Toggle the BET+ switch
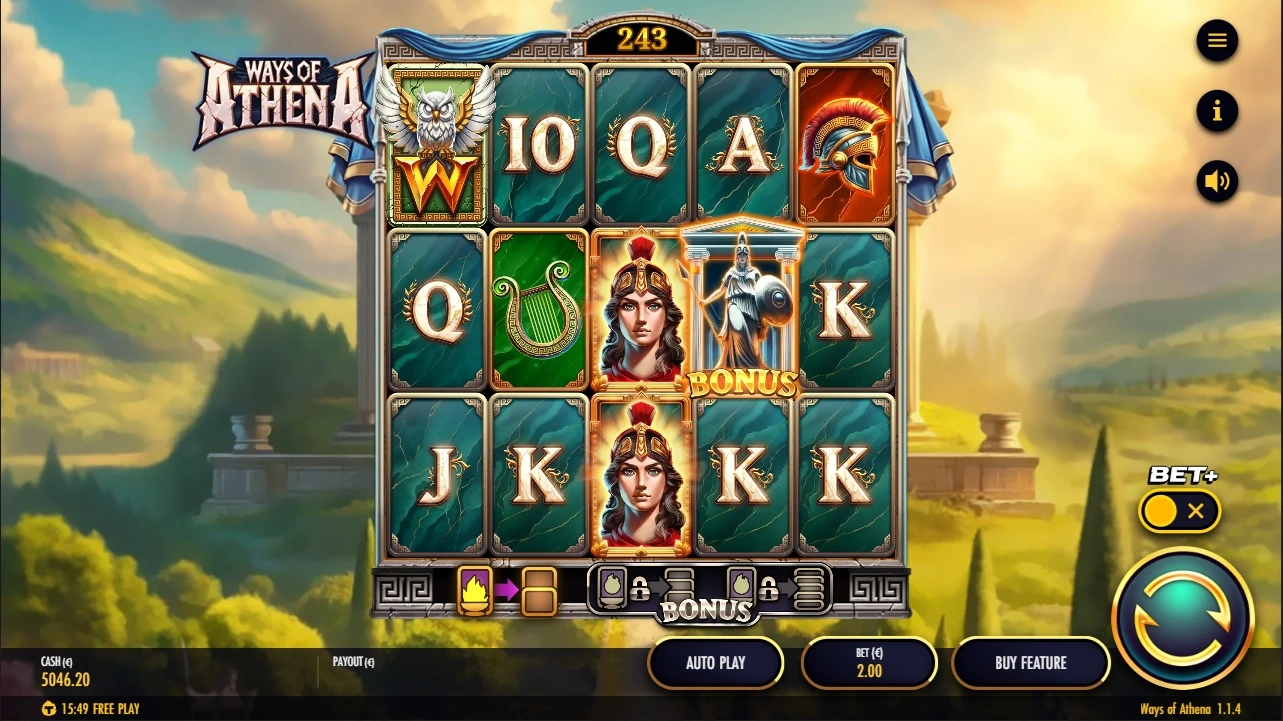Screen dimensions: 1283x721 click(1179, 511)
